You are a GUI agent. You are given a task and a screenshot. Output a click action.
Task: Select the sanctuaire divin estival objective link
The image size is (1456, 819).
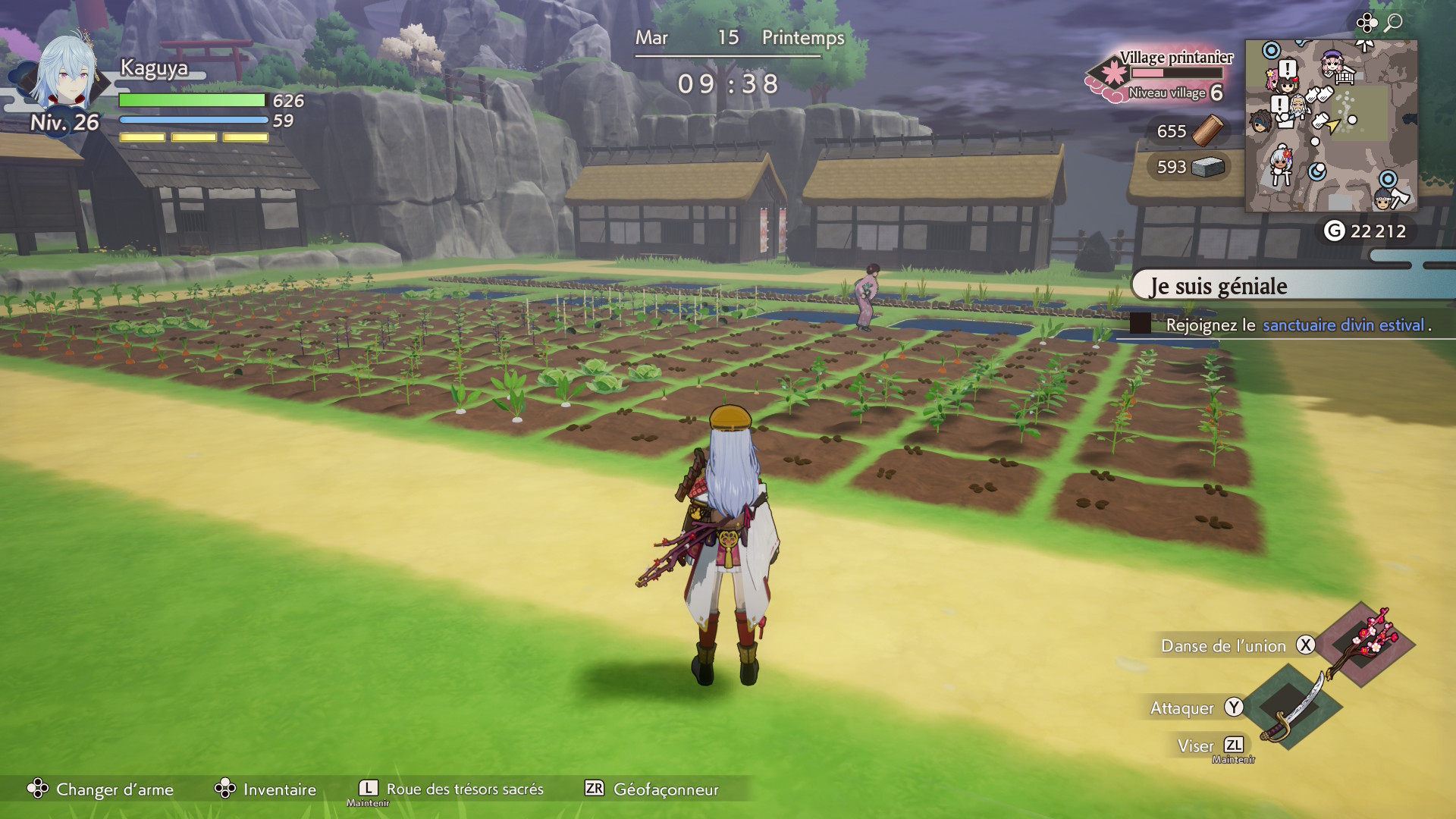[1343, 325]
